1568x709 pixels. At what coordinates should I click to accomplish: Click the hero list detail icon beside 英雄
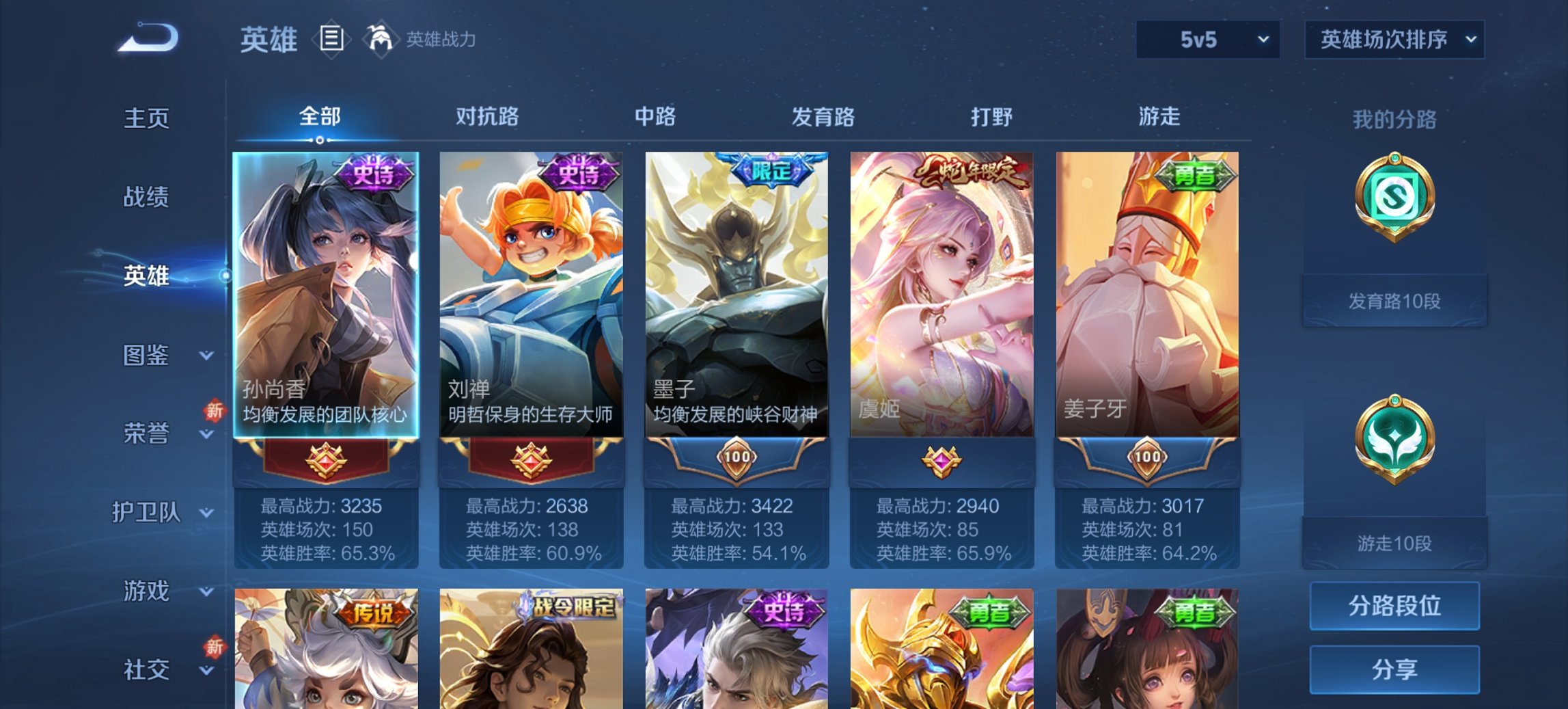(x=331, y=39)
